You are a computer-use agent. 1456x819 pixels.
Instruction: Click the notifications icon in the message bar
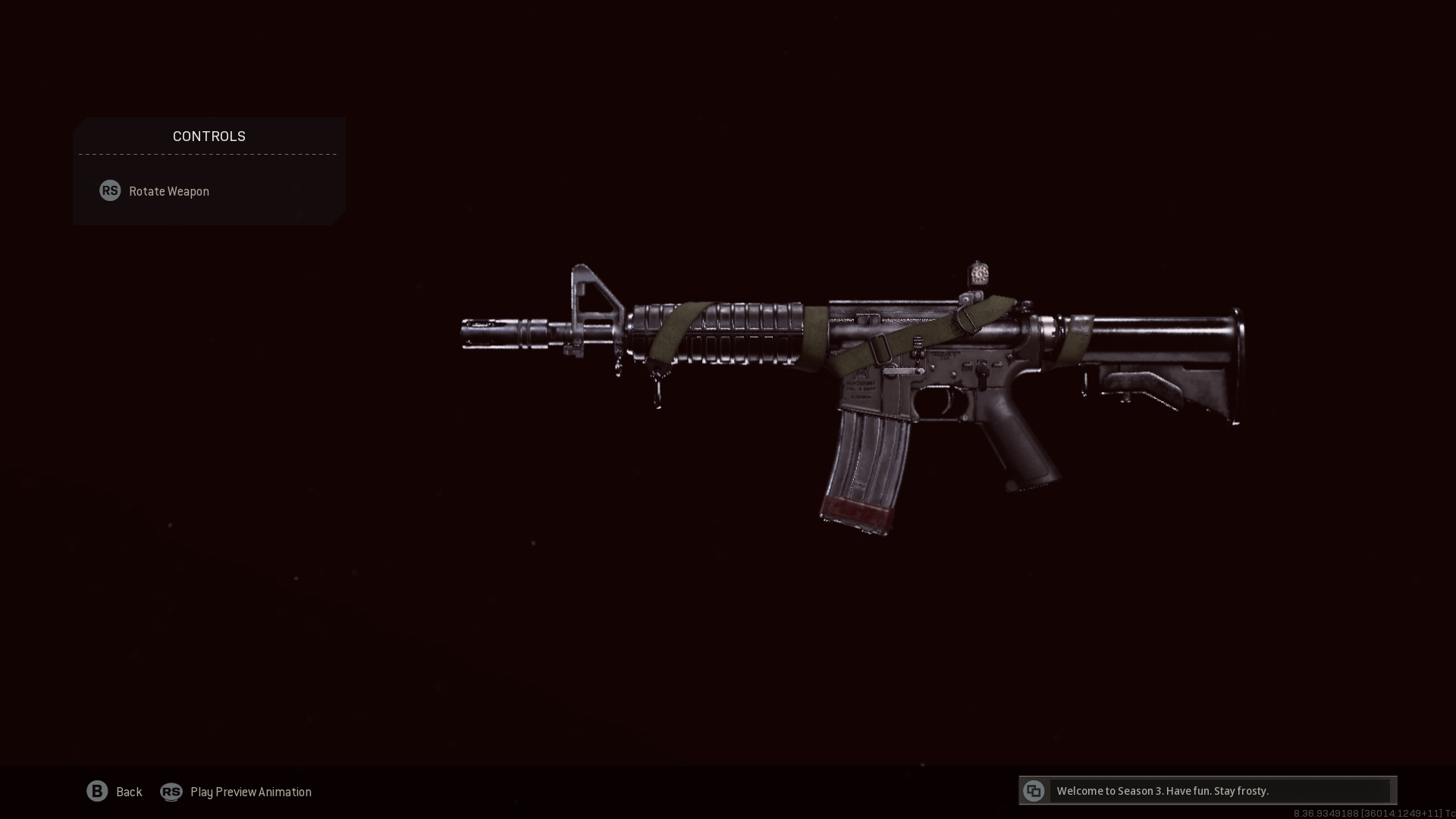1034,790
